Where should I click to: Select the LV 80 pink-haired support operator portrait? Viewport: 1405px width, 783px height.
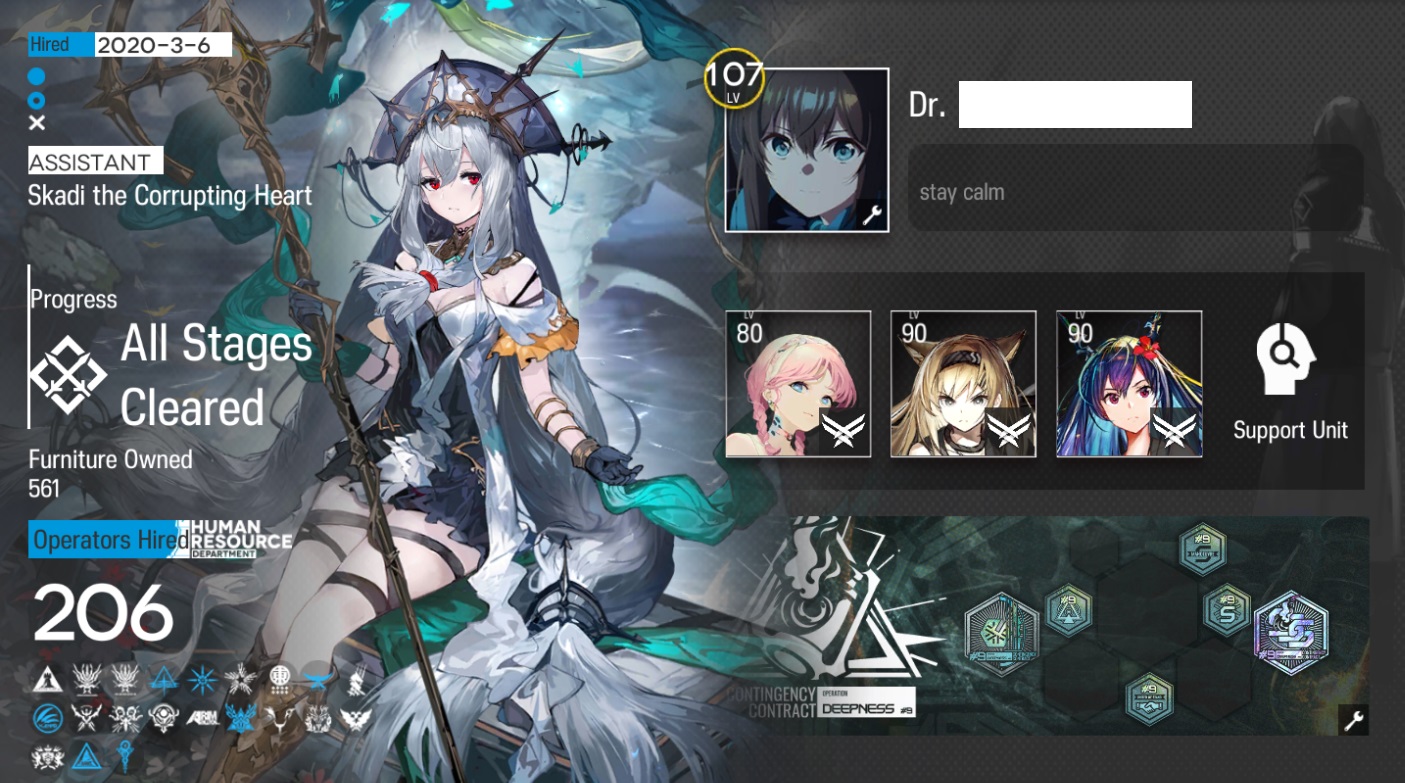tap(797, 383)
